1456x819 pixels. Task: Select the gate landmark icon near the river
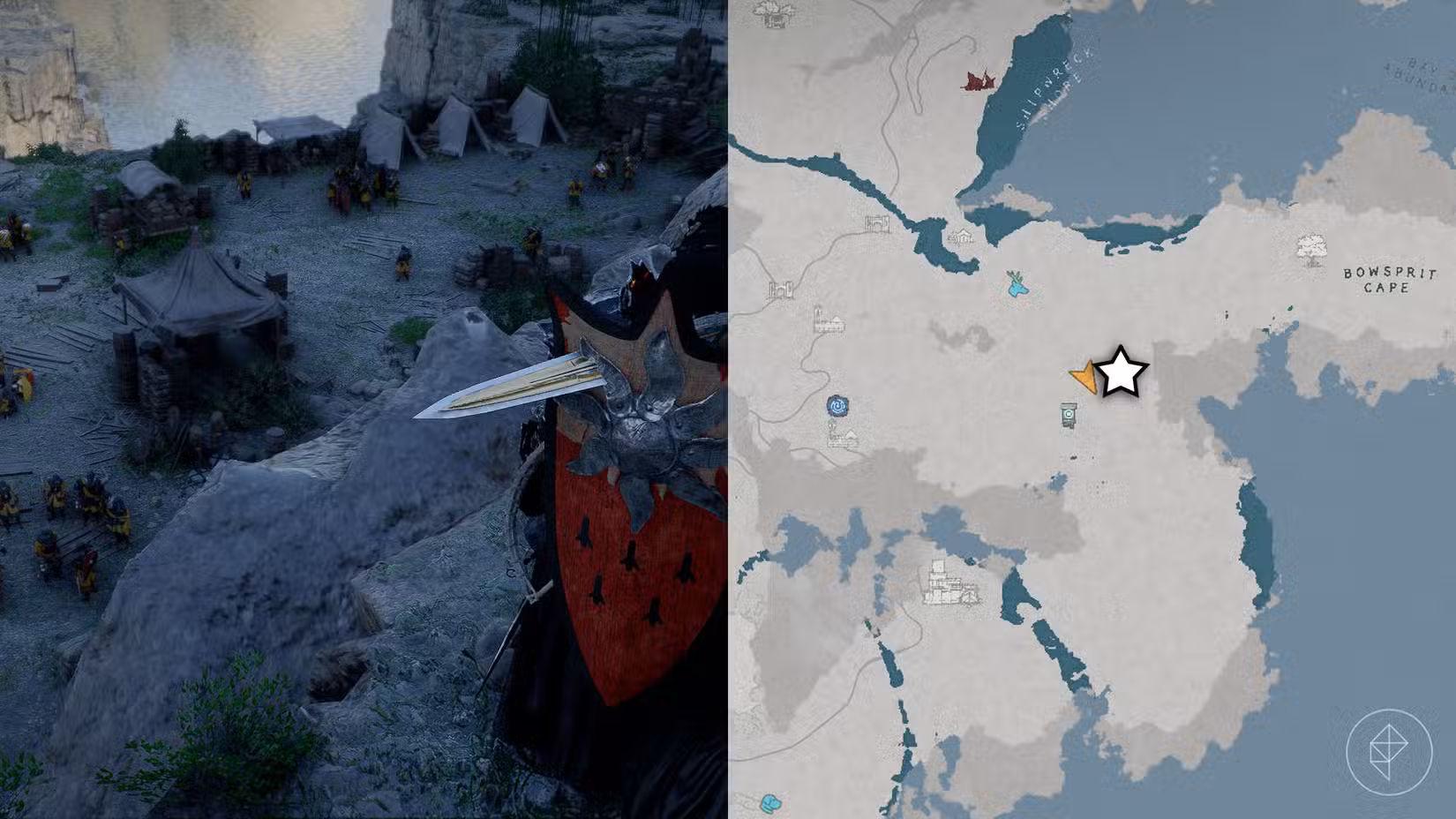(877, 223)
